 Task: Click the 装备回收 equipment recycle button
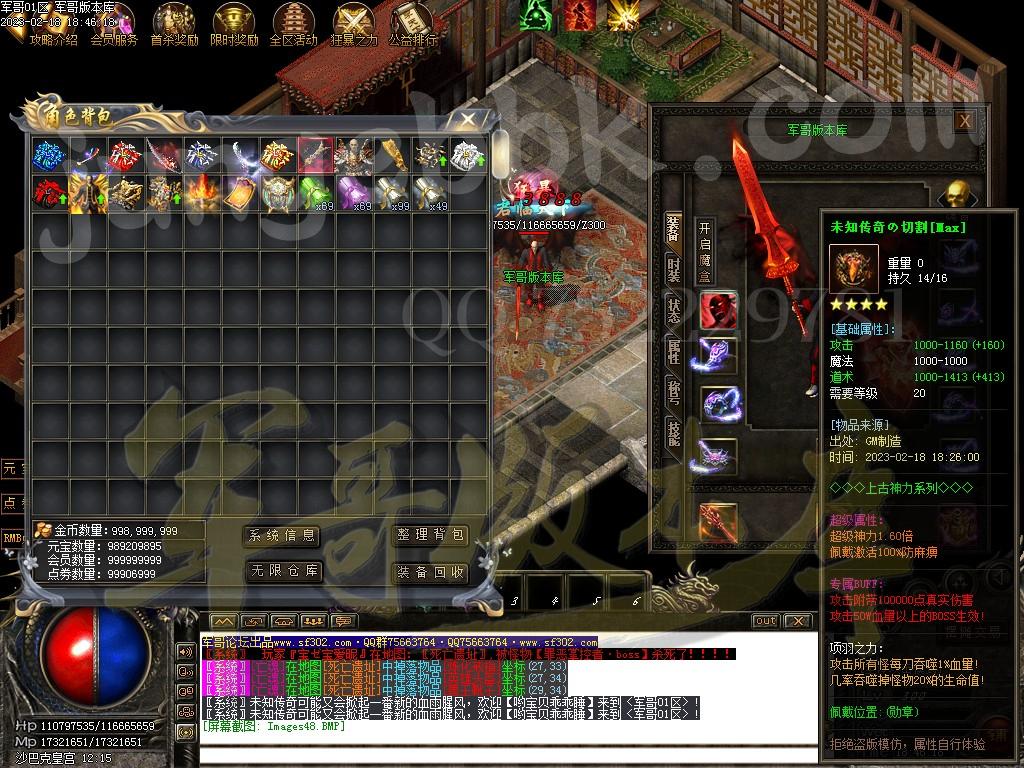coord(431,572)
